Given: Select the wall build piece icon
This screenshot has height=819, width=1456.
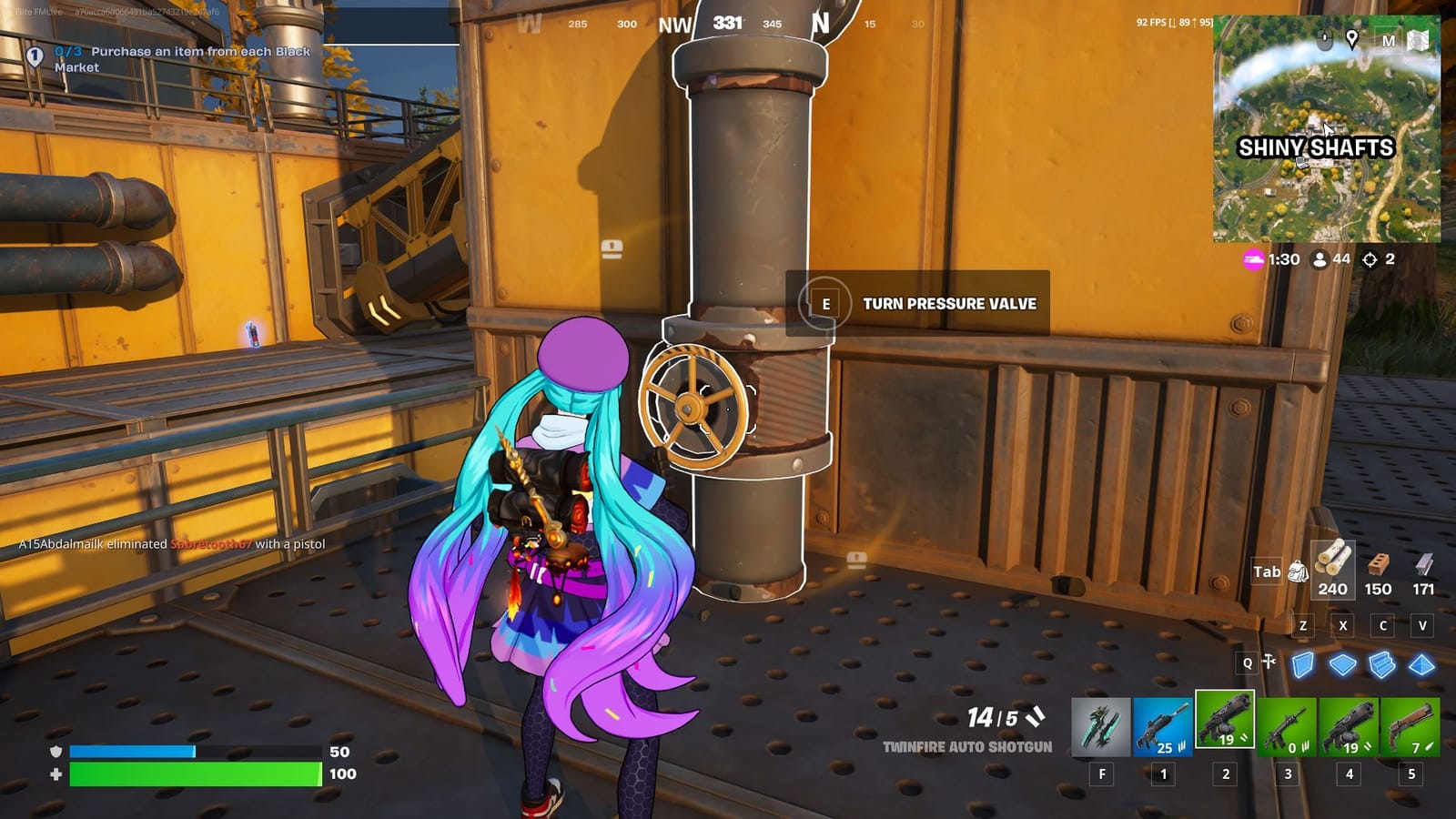Looking at the screenshot, I should pyautogui.click(x=1303, y=664).
